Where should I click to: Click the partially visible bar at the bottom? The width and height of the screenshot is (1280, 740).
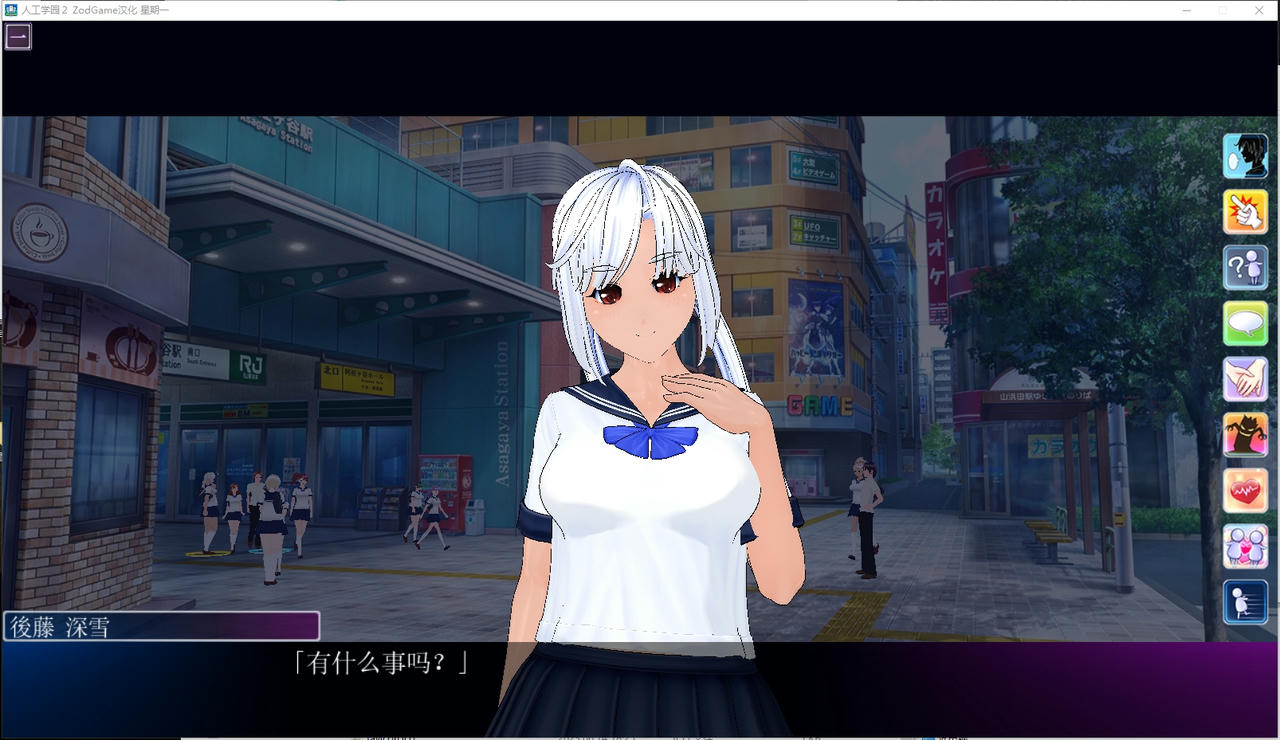640,736
